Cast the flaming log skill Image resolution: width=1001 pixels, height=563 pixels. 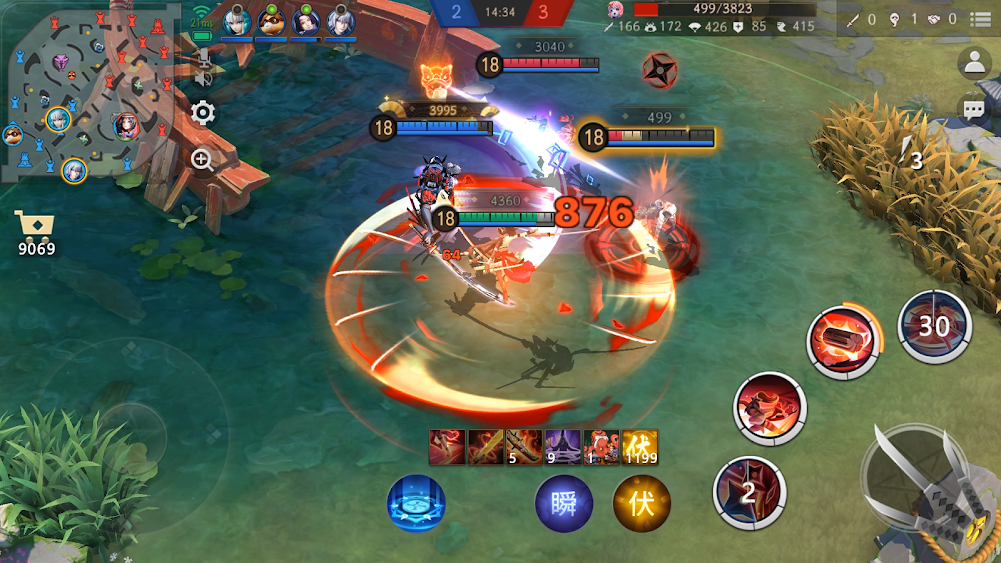(x=842, y=343)
